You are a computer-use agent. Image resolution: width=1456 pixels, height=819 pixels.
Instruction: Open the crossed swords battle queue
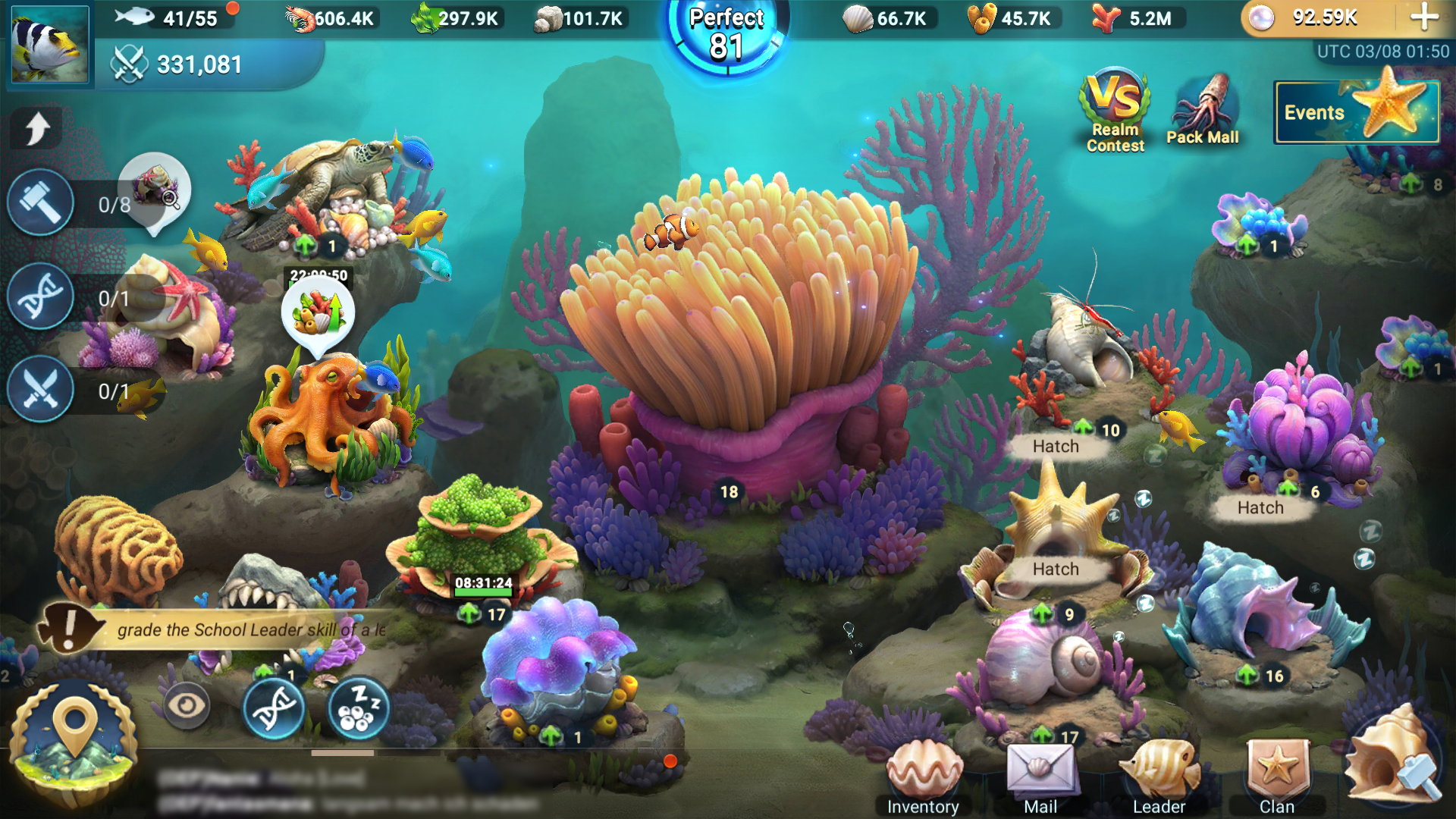pos(41,391)
